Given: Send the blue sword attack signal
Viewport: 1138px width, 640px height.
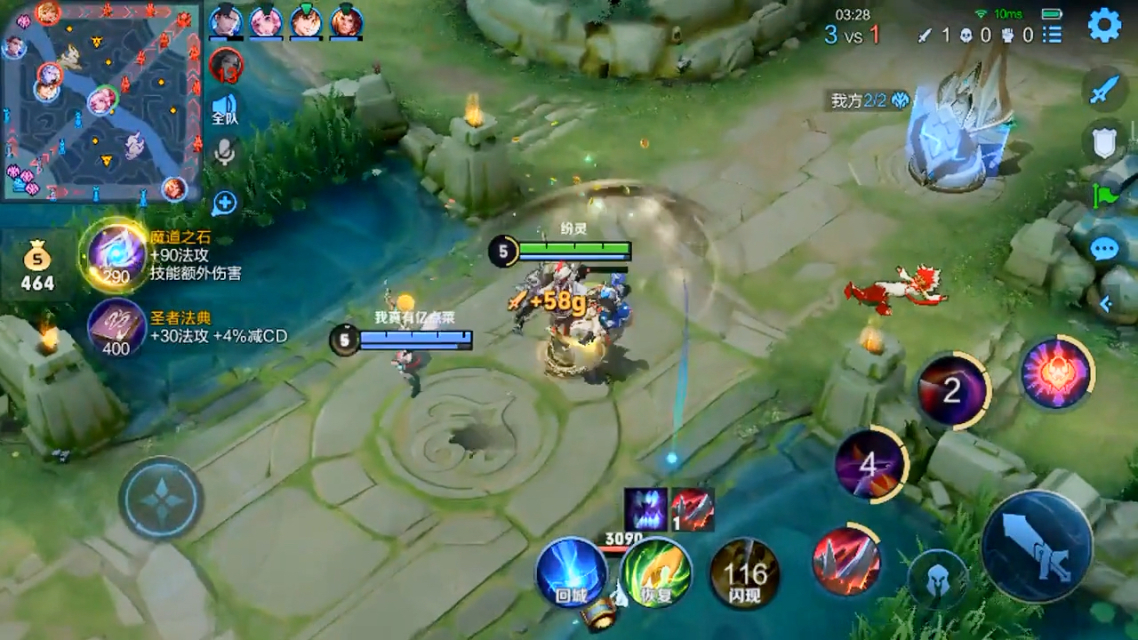Looking at the screenshot, I should click(x=1103, y=91).
